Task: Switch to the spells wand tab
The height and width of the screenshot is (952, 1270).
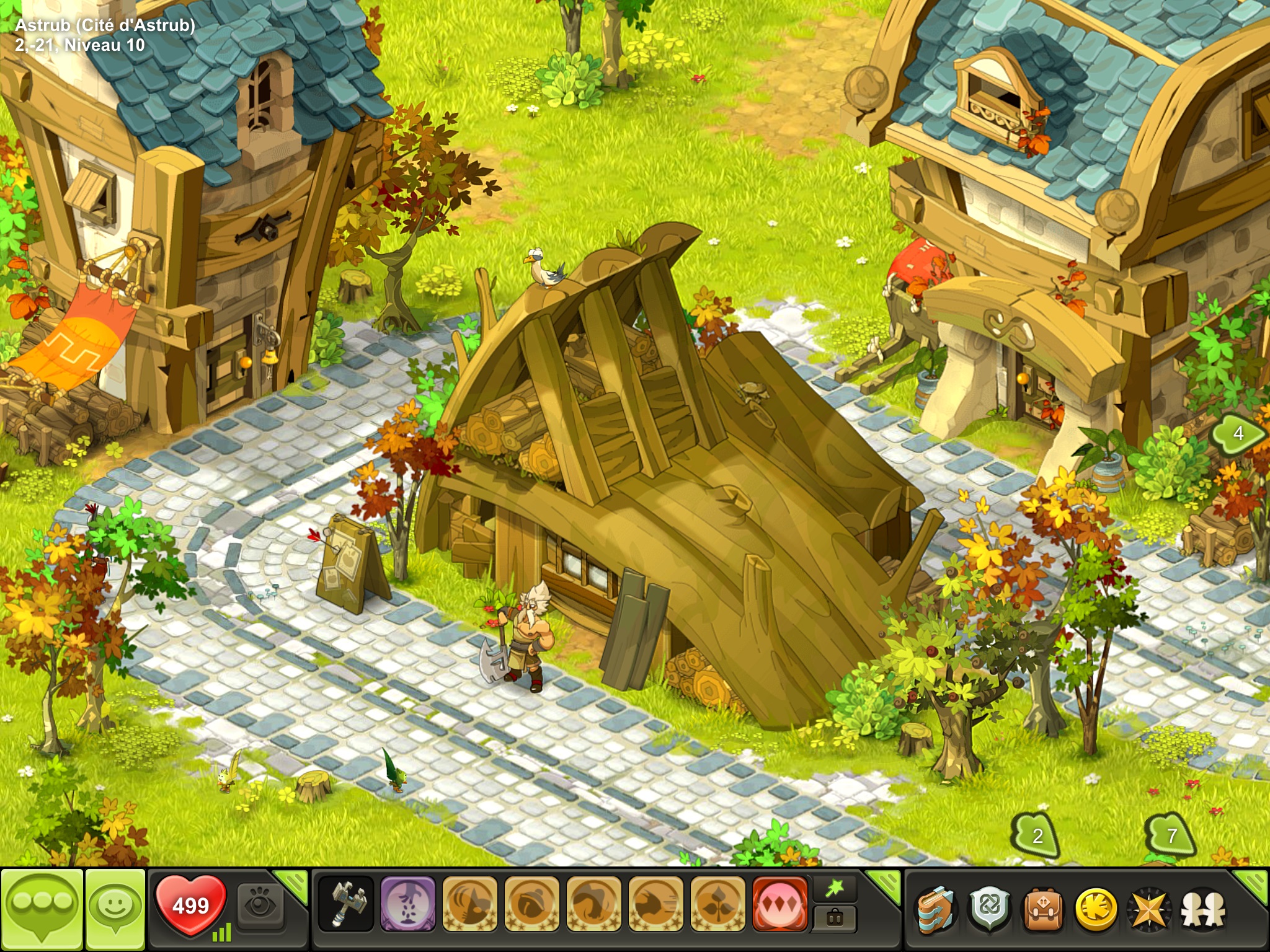Action: [835, 889]
